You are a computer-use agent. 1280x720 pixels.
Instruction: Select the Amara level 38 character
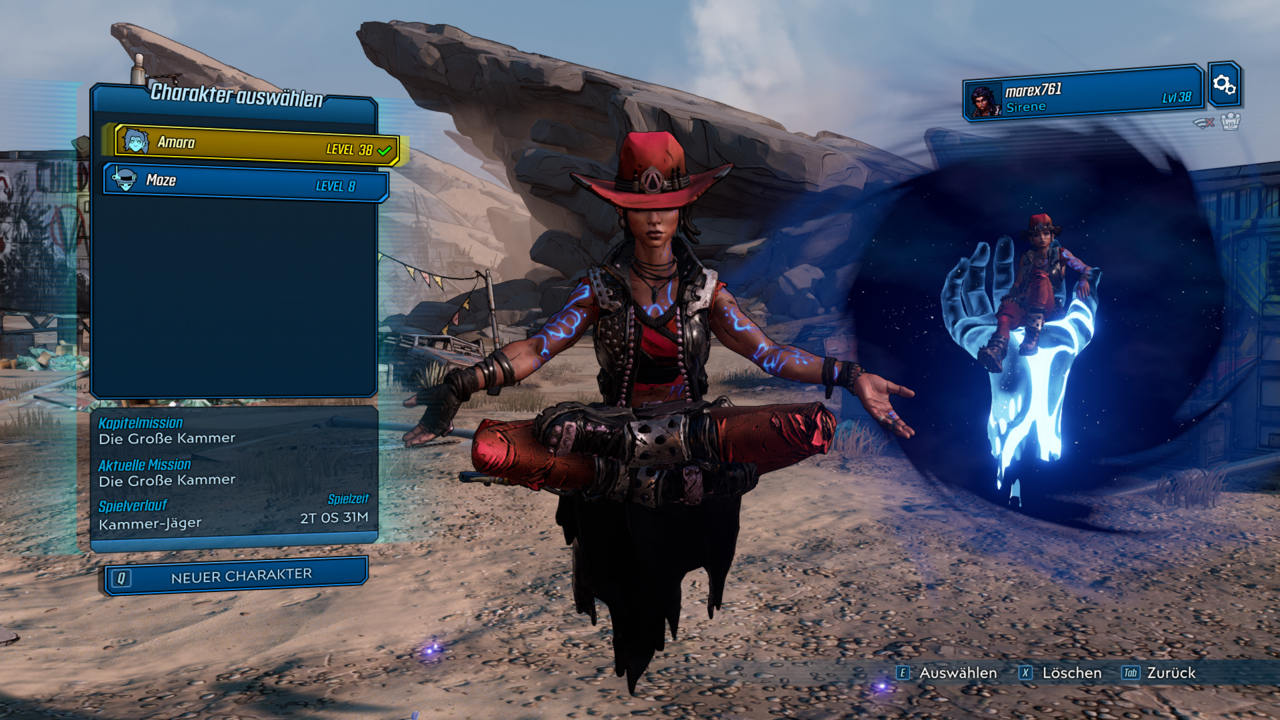255,144
